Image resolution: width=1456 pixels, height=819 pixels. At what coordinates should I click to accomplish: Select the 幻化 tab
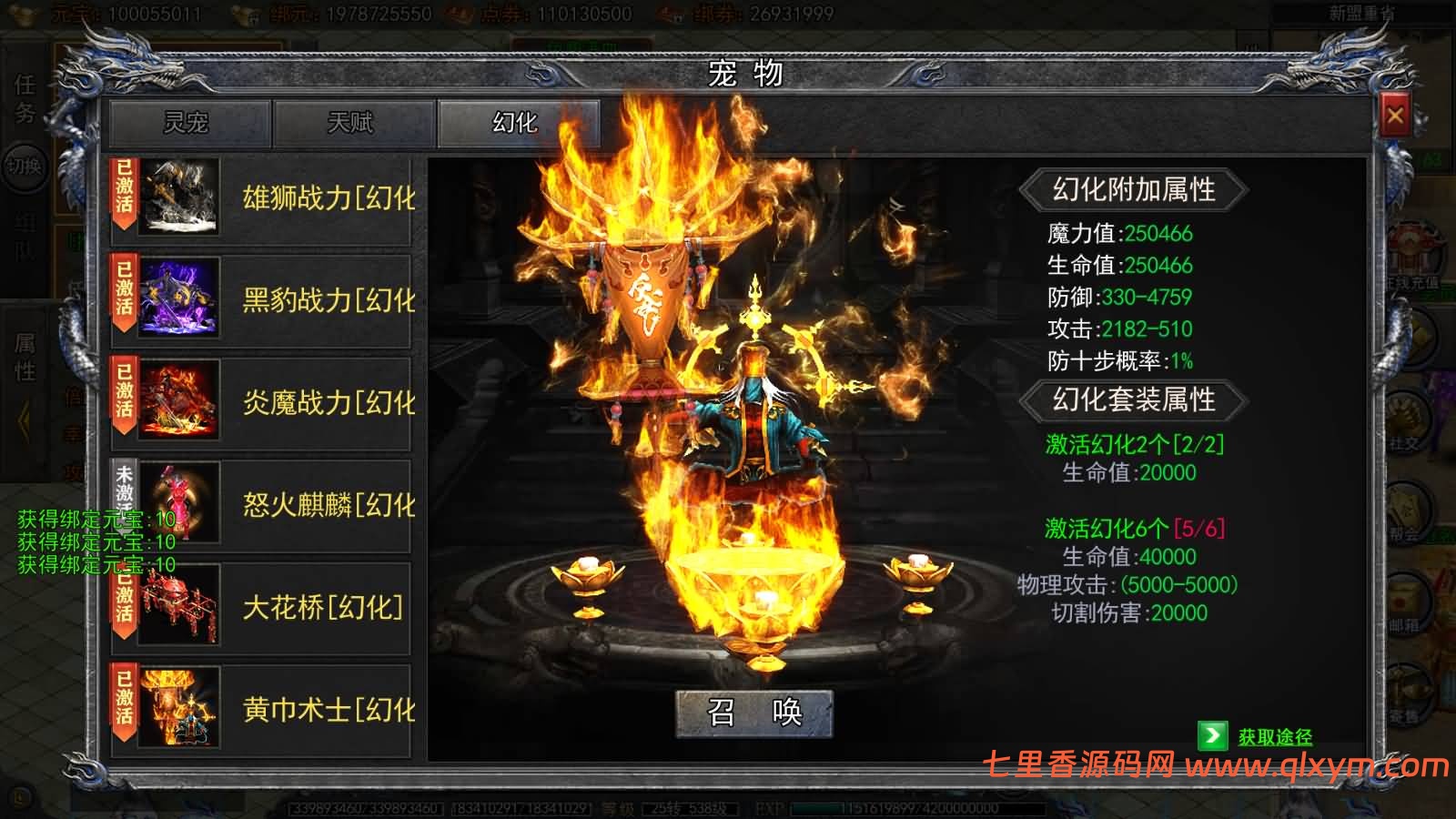[x=517, y=123]
